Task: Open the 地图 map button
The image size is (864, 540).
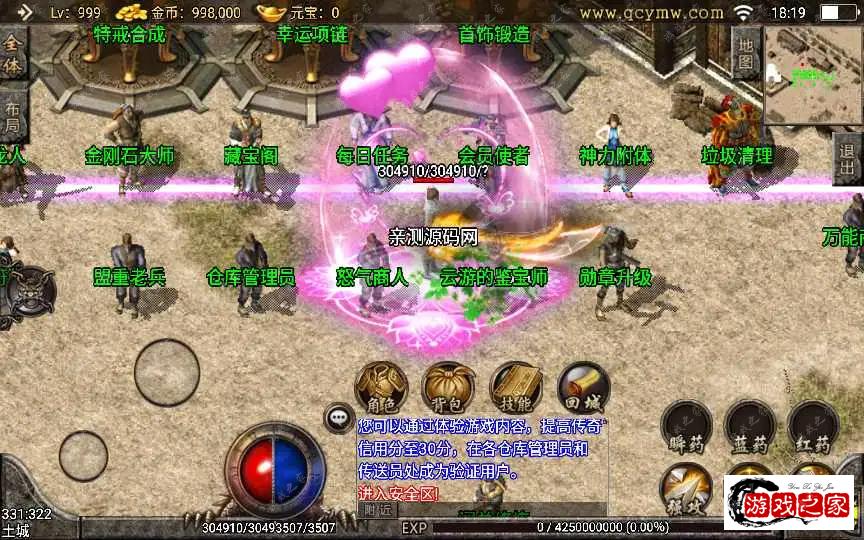Action: 745,53
